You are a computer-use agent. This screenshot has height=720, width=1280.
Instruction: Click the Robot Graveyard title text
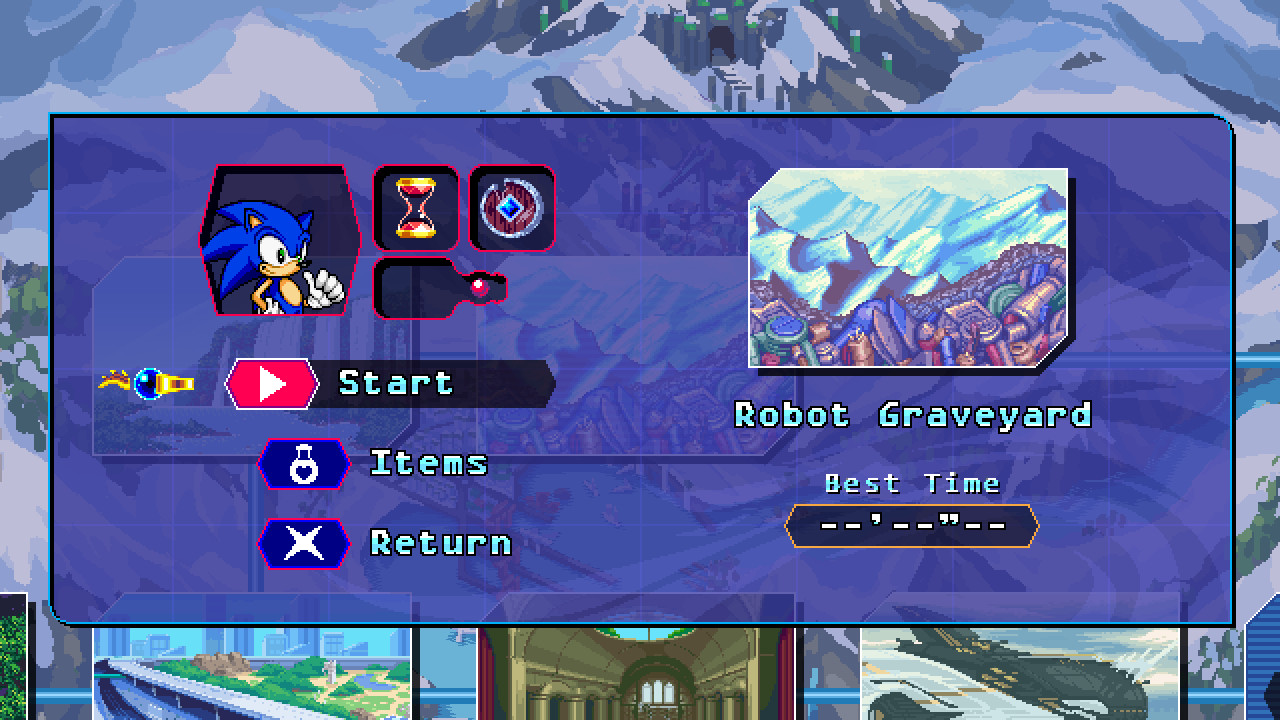(911, 414)
